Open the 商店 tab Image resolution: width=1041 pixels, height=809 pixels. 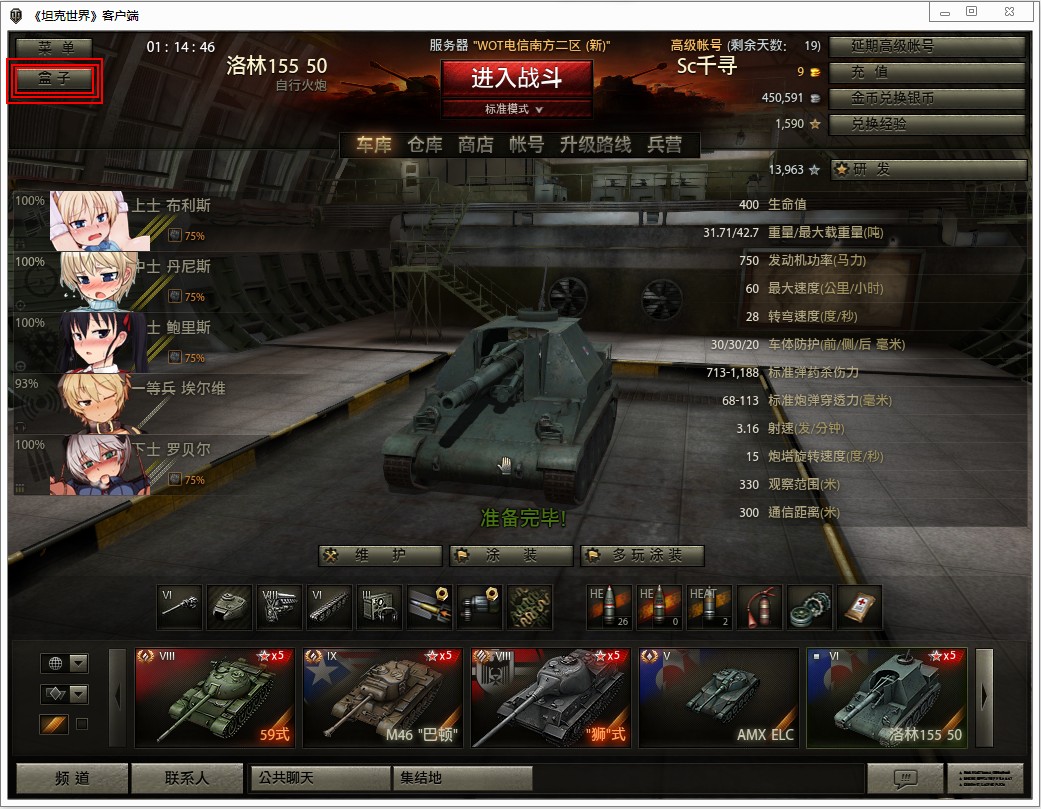[476, 145]
